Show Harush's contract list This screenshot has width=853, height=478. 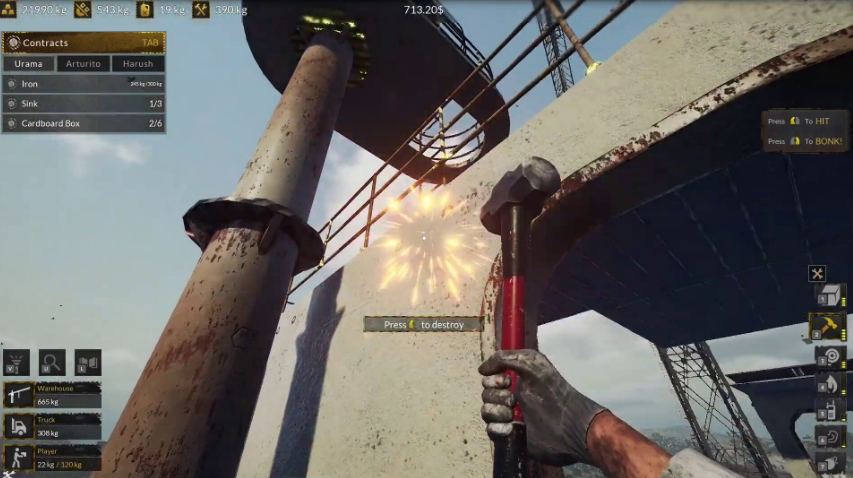(138, 64)
